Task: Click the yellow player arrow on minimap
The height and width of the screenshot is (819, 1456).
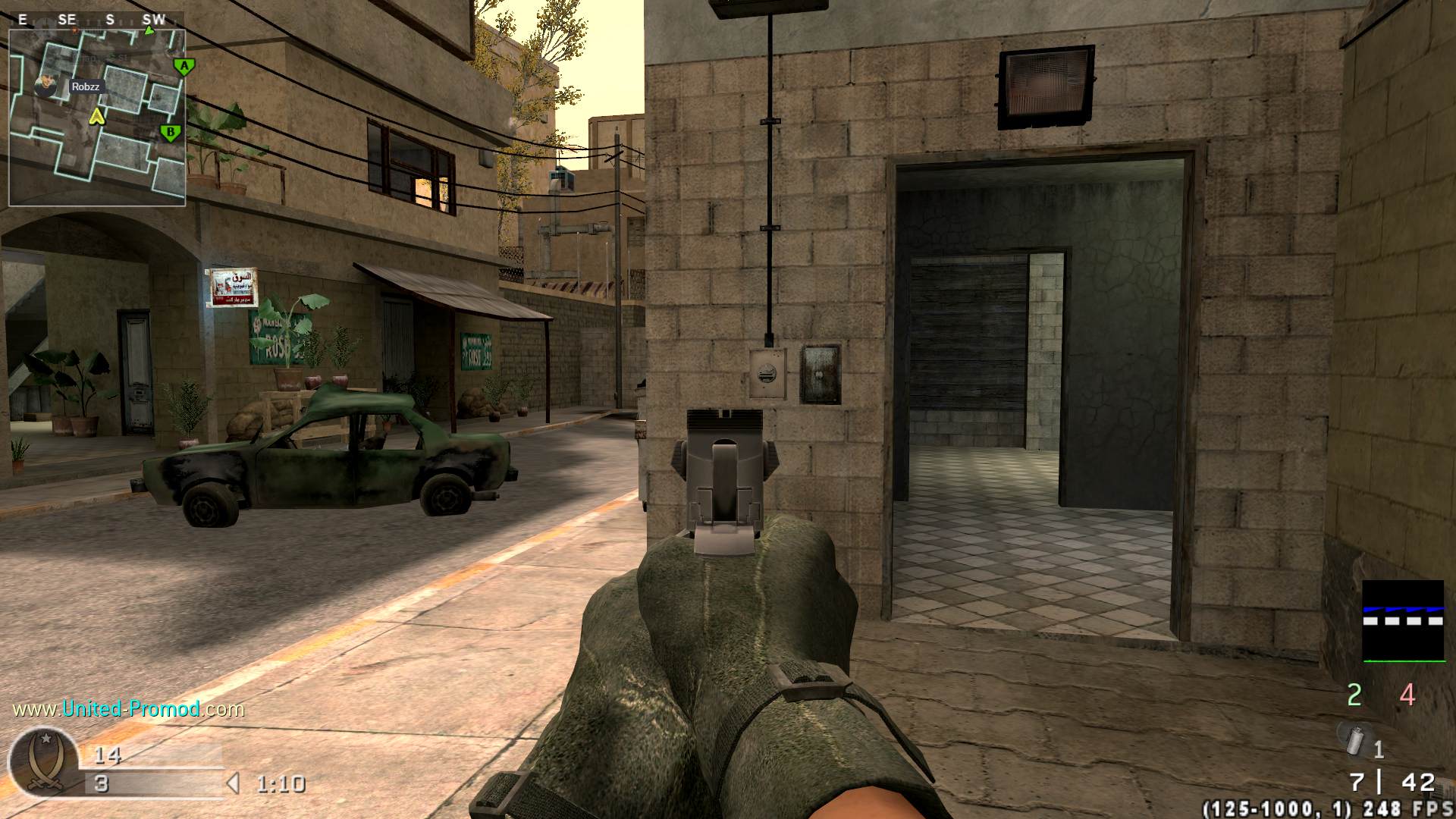Action: coord(96,116)
